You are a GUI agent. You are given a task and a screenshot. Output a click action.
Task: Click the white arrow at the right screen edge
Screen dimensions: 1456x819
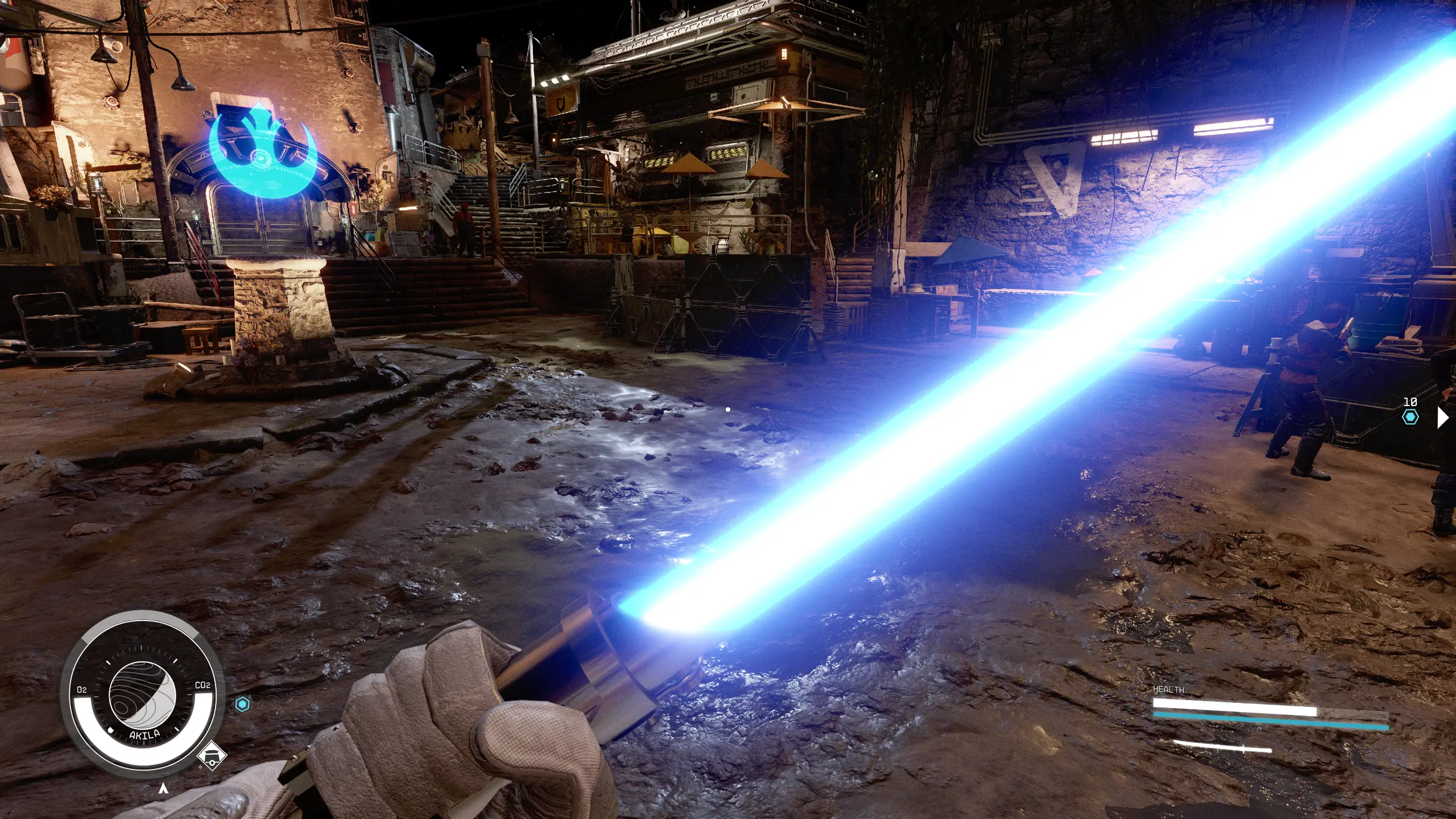point(1442,417)
